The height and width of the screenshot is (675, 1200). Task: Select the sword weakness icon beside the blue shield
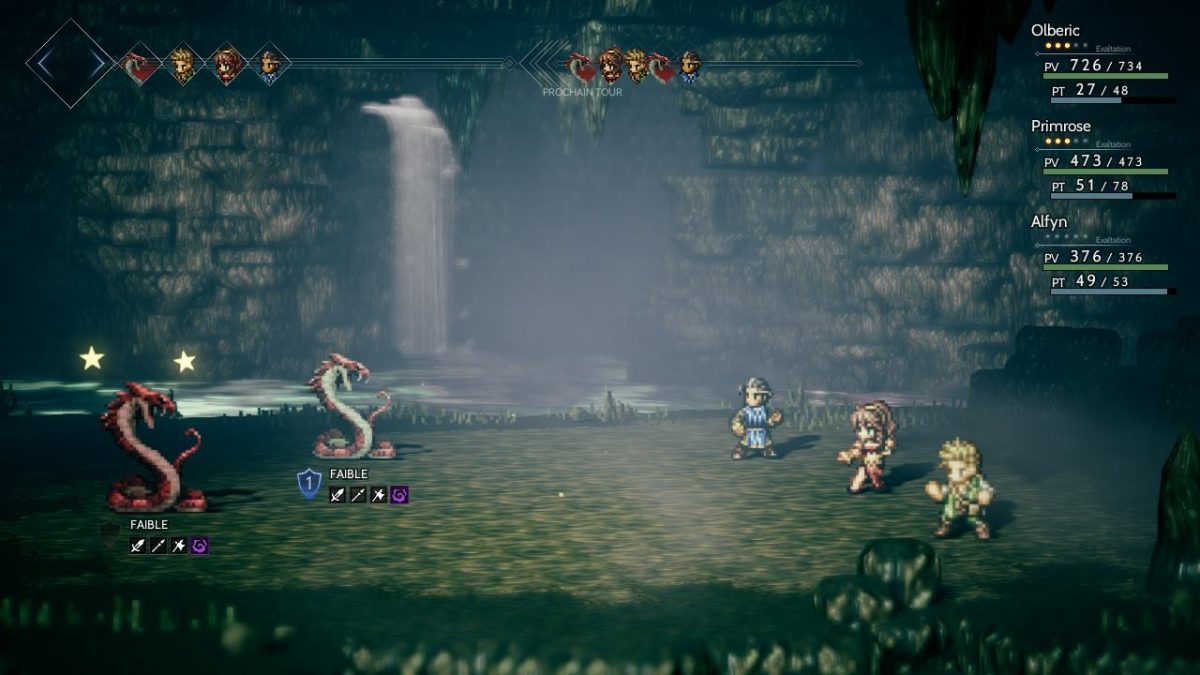[338, 494]
